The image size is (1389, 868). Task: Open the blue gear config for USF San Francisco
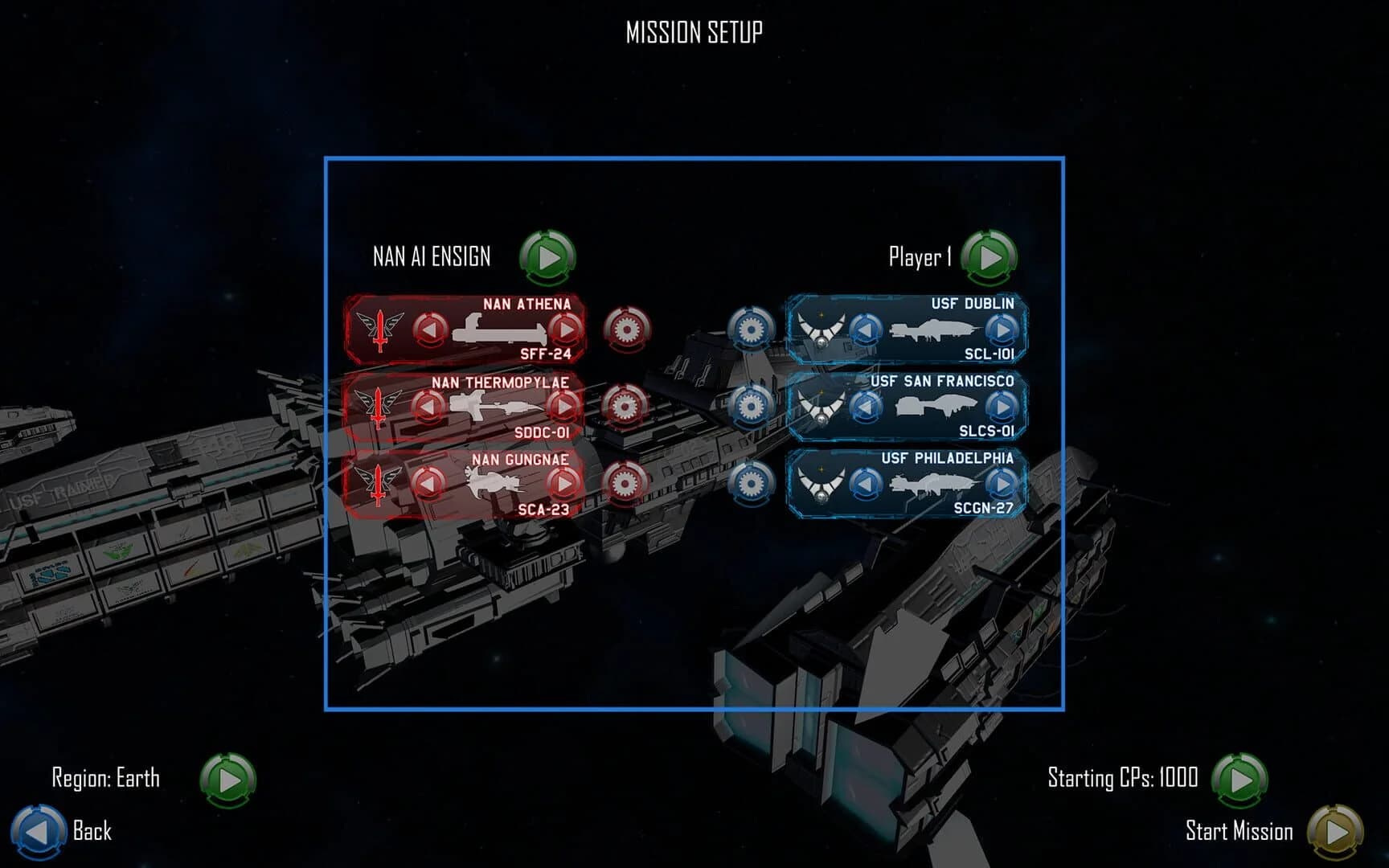pos(752,407)
